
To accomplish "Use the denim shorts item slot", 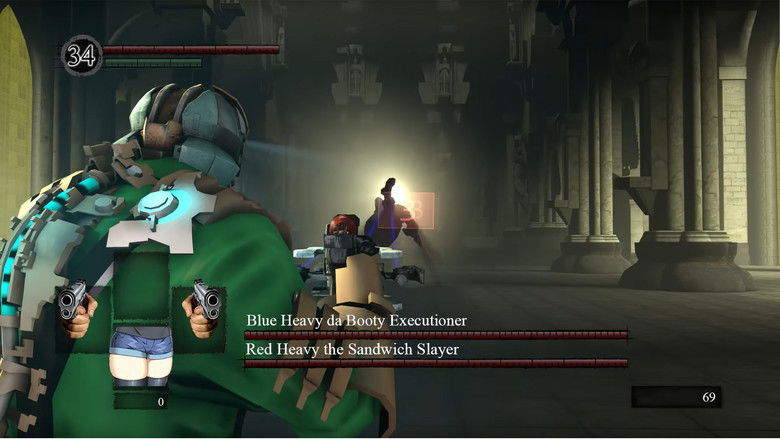I will tap(140, 357).
